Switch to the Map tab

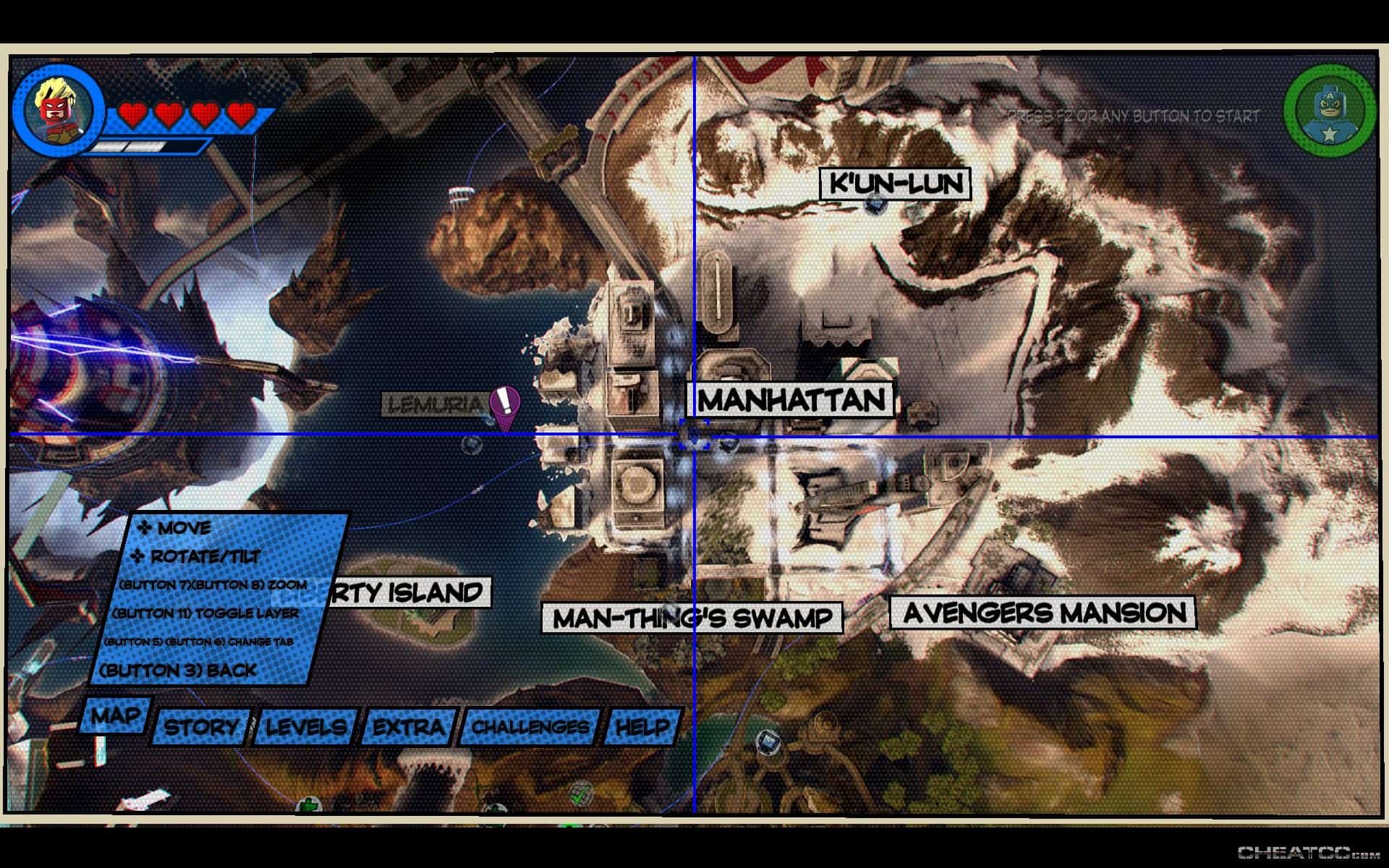tap(116, 715)
